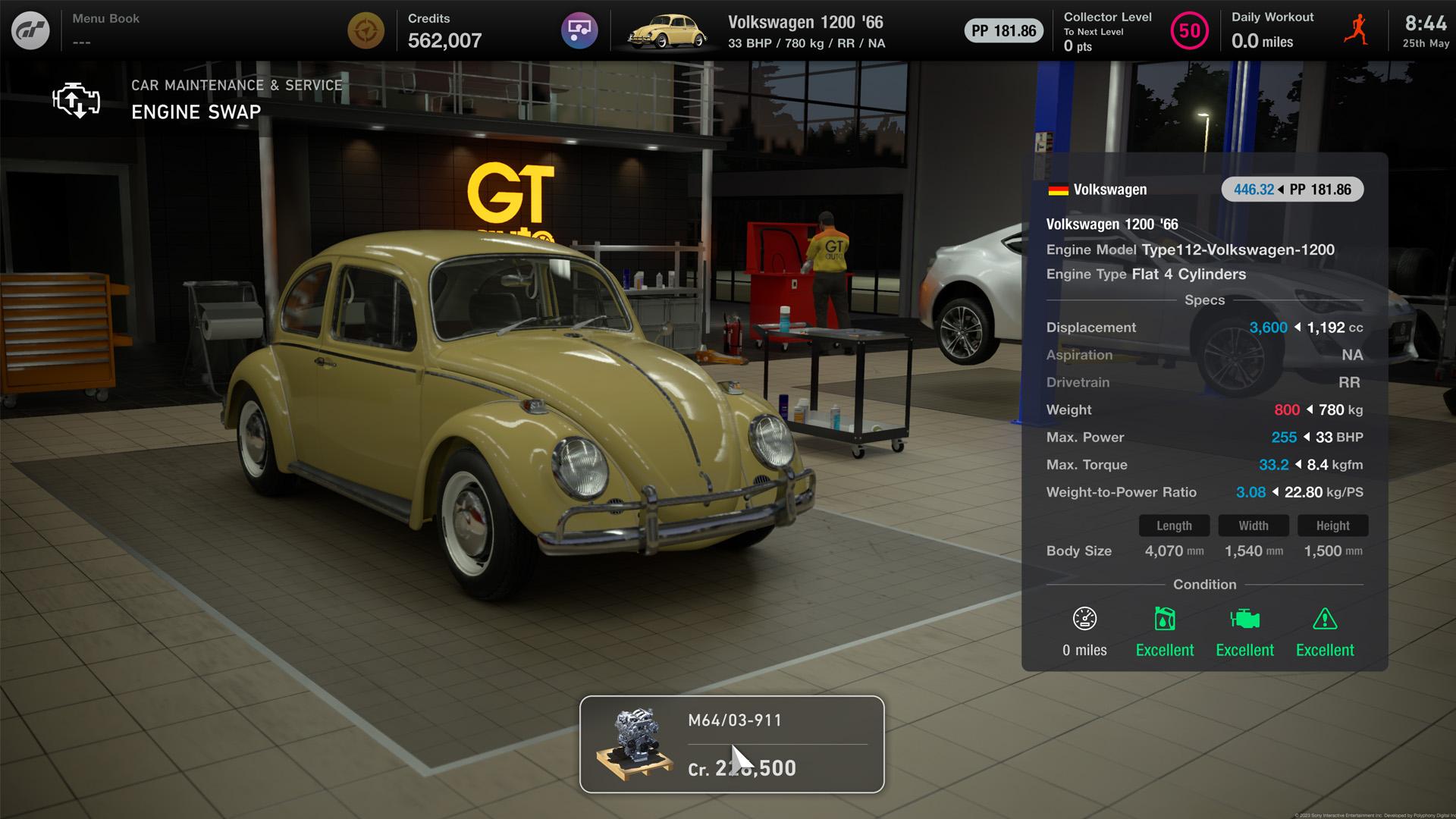1456x819 pixels.
Task: Expand the Specs section divider
Action: pos(1204,300)
